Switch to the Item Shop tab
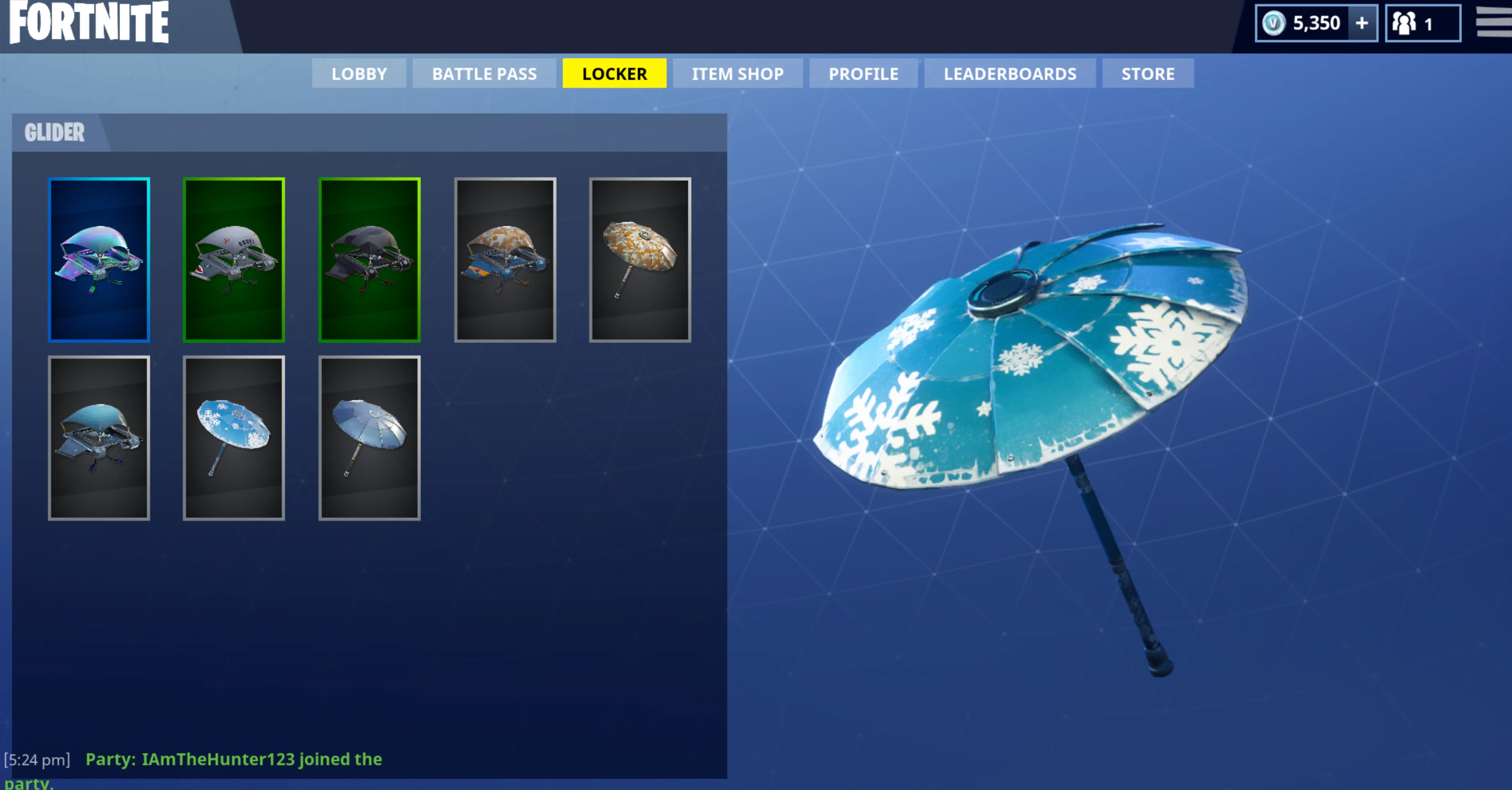The width and height of the screenshot is (1512, 790). tap(737, 73)
